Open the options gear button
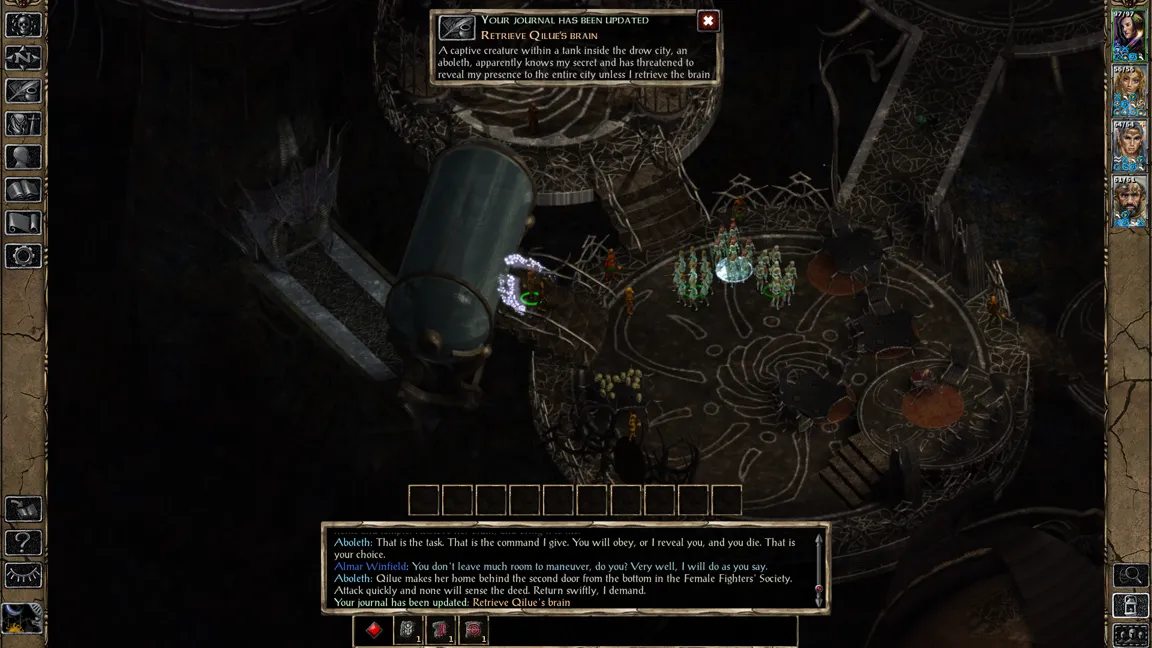Viewport: 1152px width, 648px height. tap(23, 256)
